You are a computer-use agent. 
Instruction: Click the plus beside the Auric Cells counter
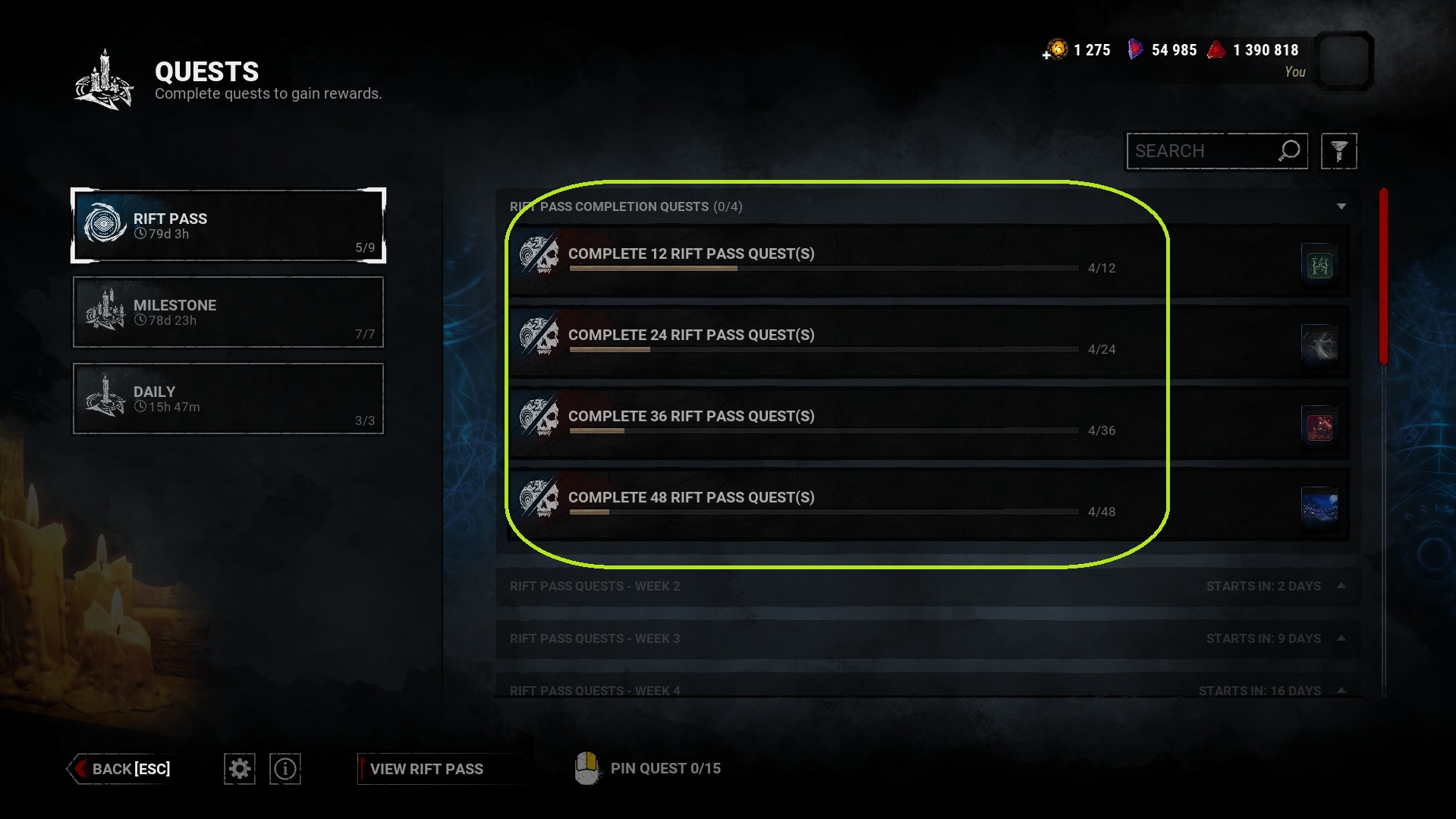(x=1046, y=53)
